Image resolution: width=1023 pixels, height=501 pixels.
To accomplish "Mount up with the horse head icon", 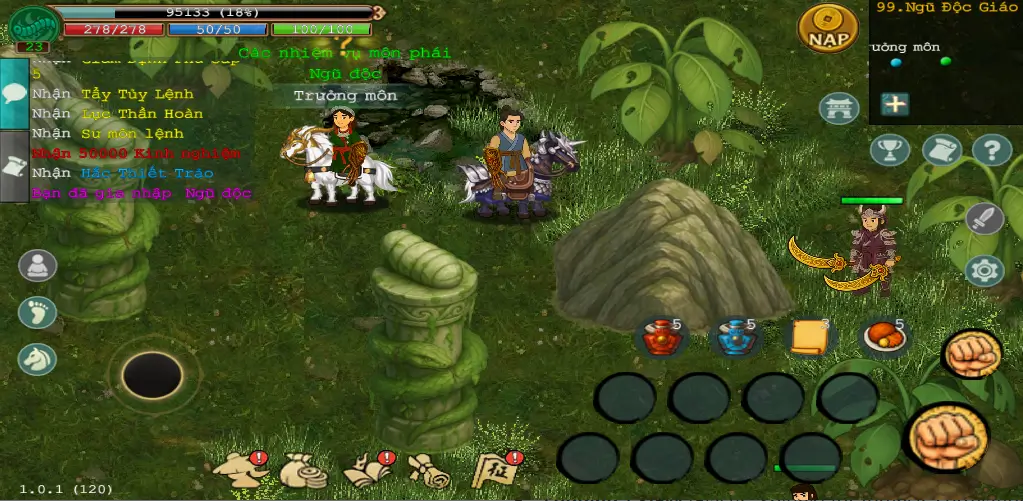I will (x=37, y=359).
